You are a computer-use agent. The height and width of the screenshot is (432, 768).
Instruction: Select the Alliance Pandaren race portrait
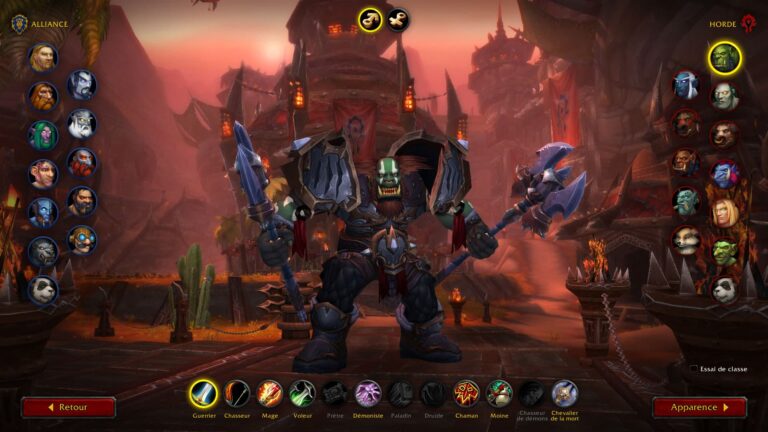click(43, 289)
